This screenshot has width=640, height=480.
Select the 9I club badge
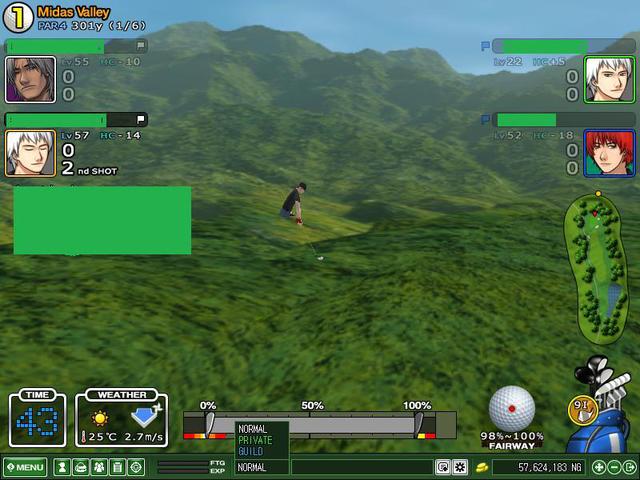(x=580, y=407)
